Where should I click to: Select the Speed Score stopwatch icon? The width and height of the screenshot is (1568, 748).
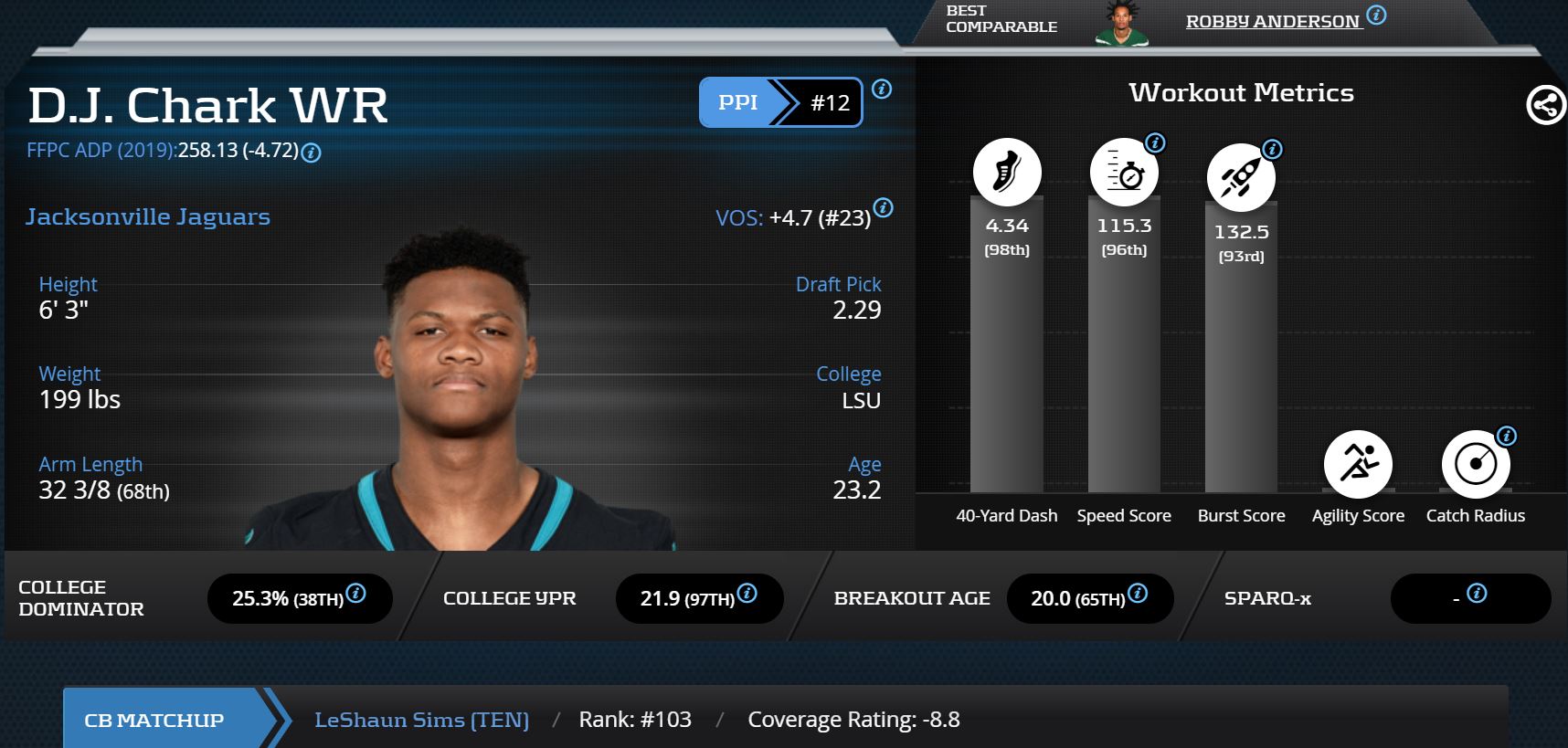point(1124,172)
